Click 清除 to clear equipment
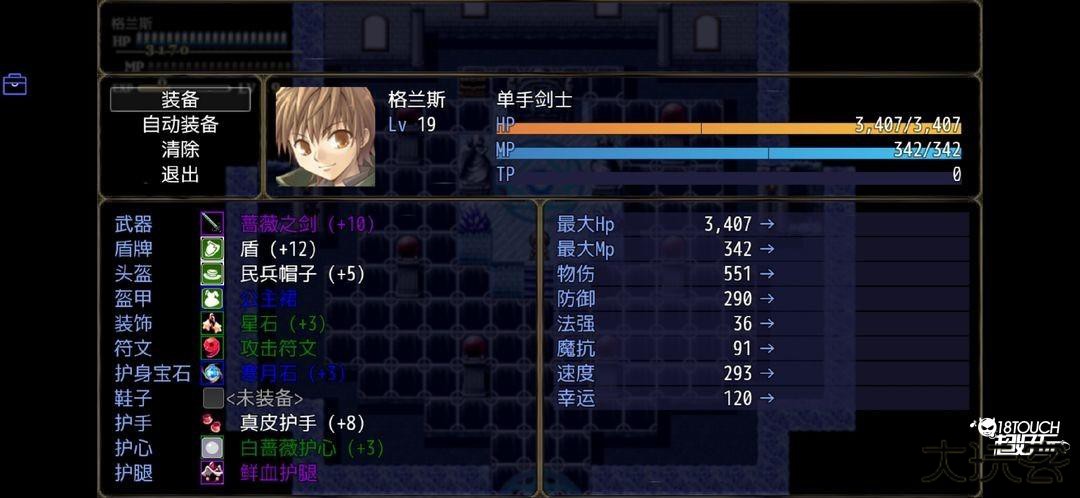Screen dimensions: 1080x498 [180, 150]
